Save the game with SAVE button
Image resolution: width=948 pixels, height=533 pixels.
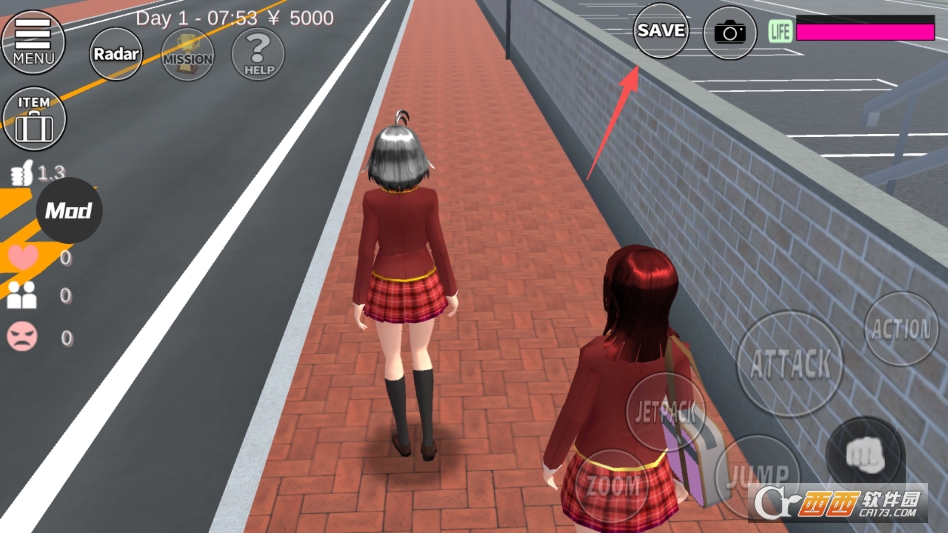[661, 30]
